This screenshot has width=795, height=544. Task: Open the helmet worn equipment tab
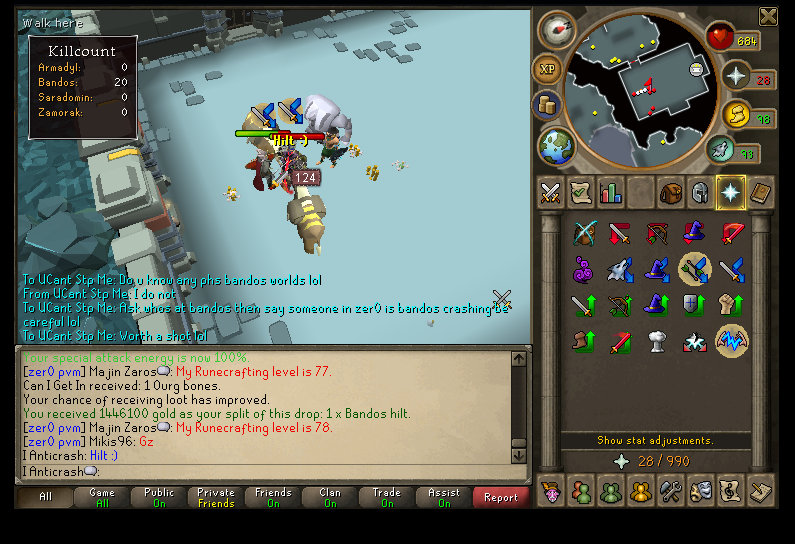(700, 193)
